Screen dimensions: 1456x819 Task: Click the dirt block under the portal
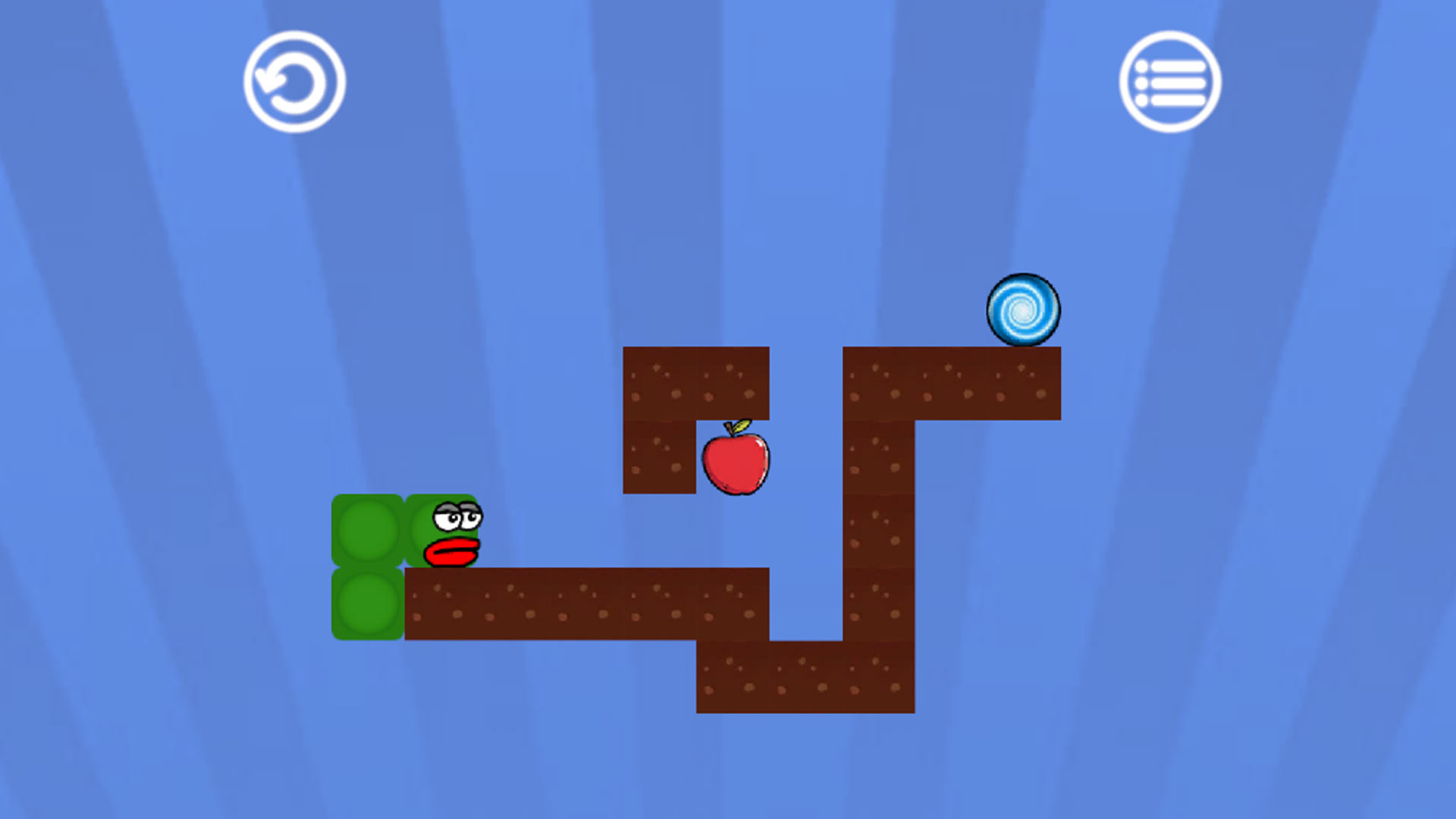click(1024, 383)
